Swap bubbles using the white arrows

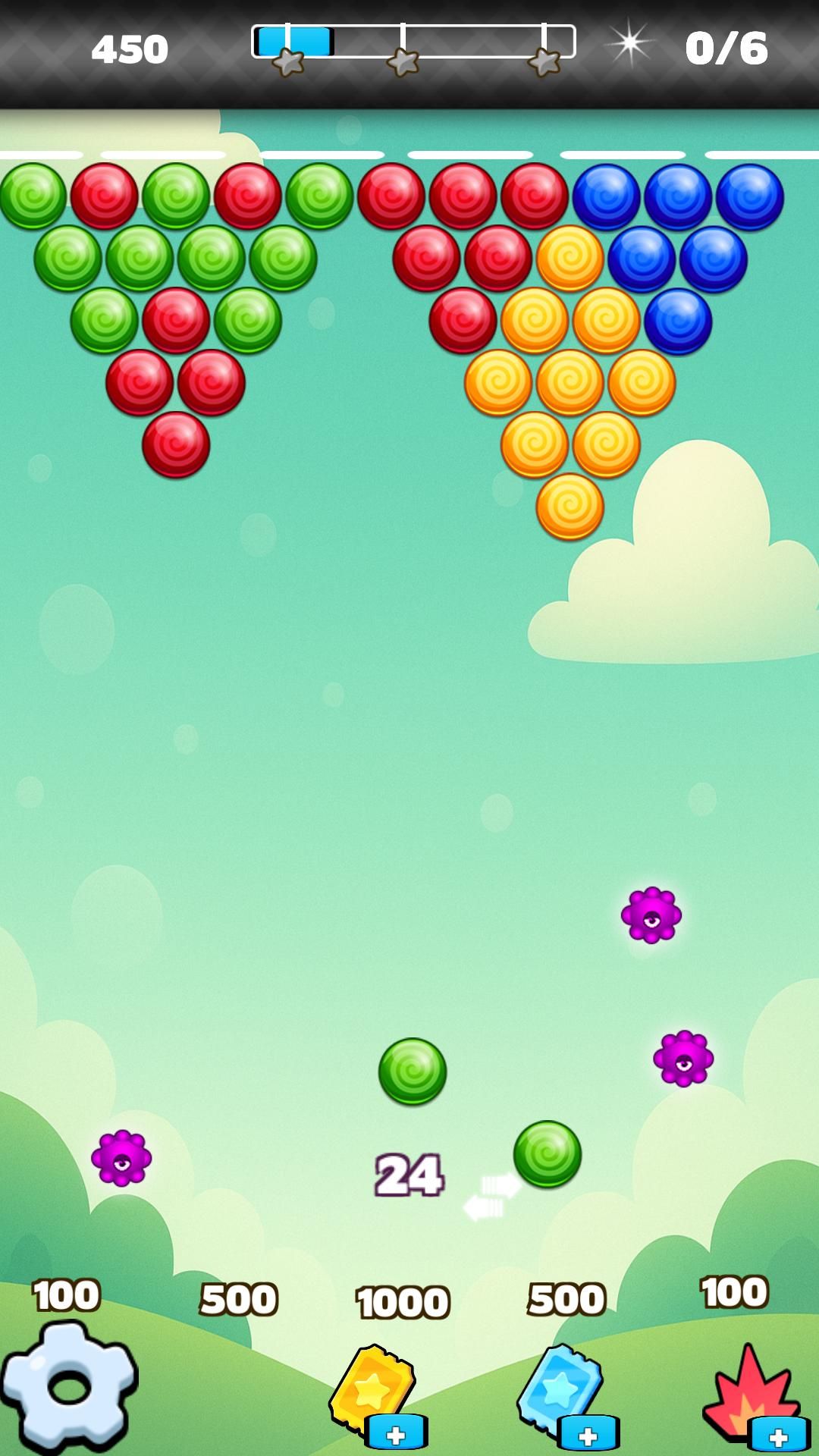point(491,1196)
